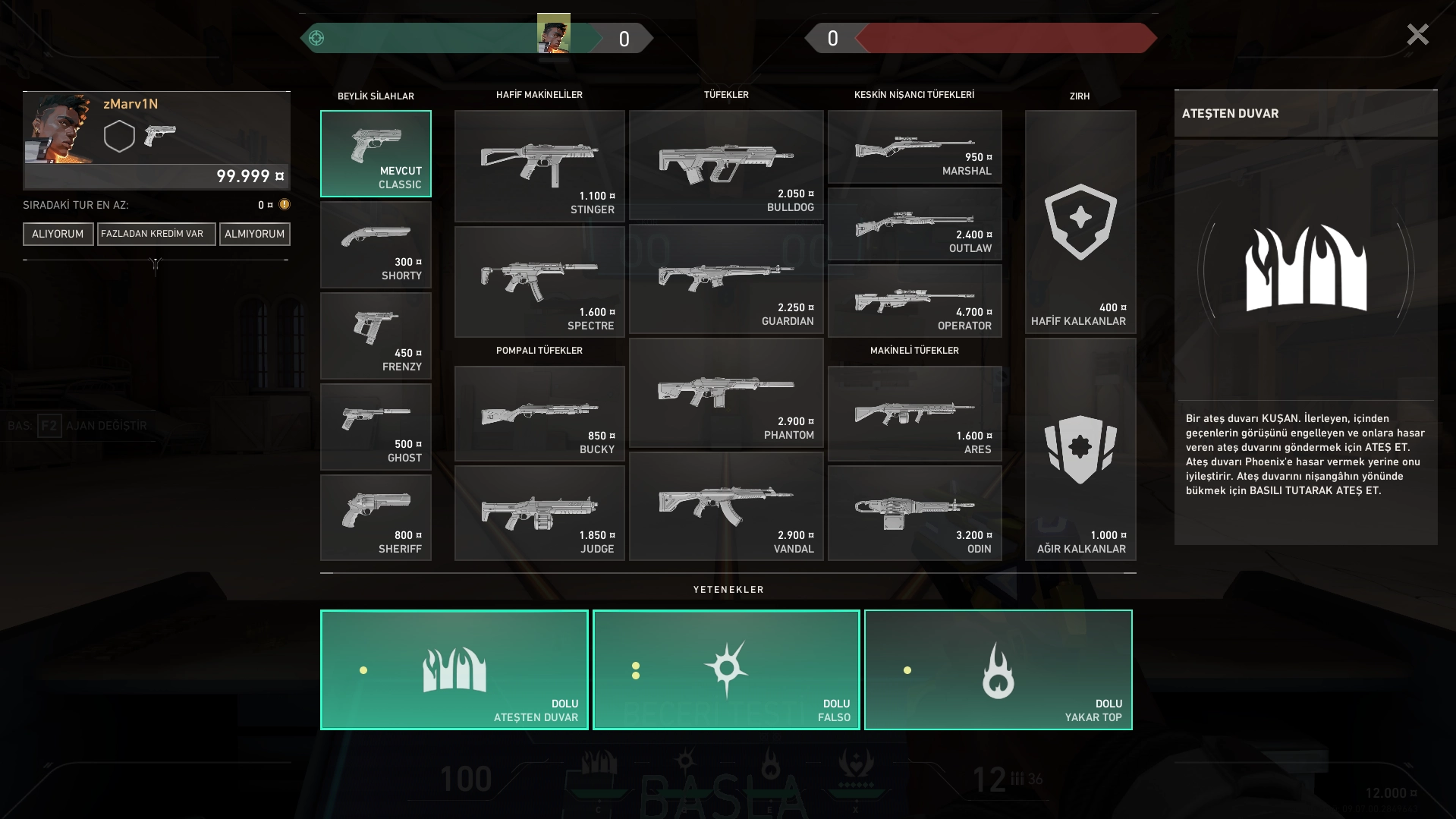
Task: Purchase Ağır Kalkanlar heavy armor
Action: (x=1080, y=450)
